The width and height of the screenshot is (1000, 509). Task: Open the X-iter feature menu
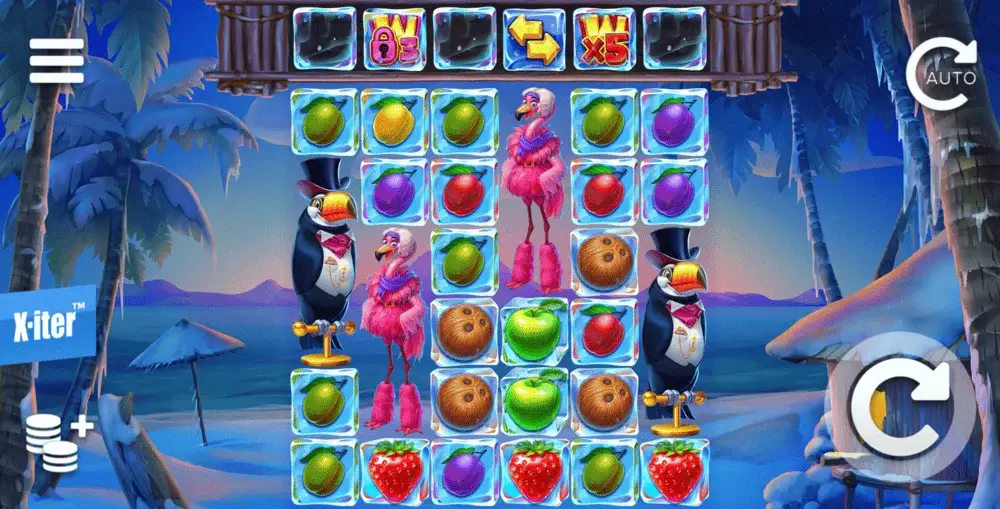click(x=47, y=327)
